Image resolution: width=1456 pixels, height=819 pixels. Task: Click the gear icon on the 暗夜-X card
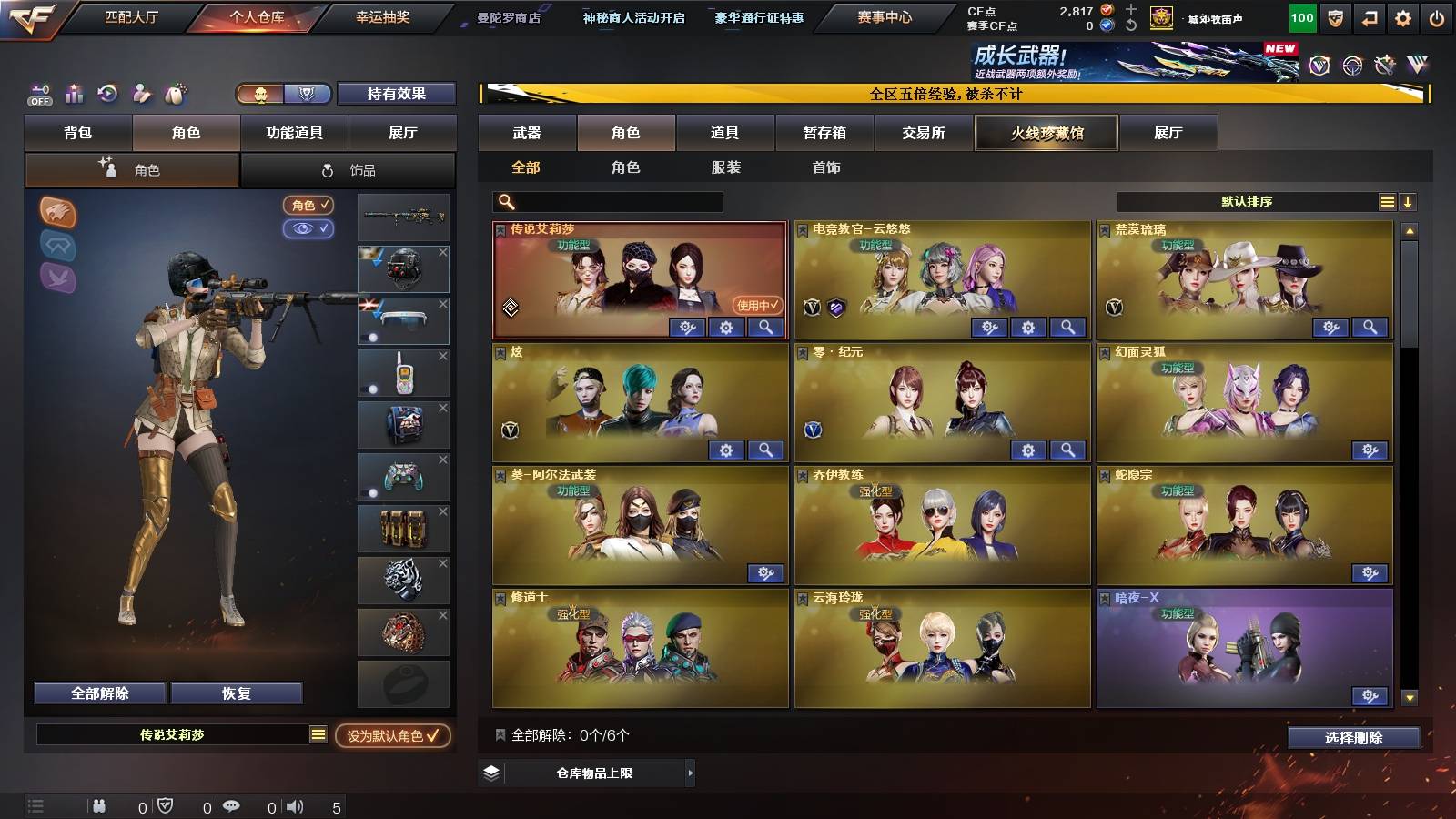pyautogui.click(x=1370, y=694)
